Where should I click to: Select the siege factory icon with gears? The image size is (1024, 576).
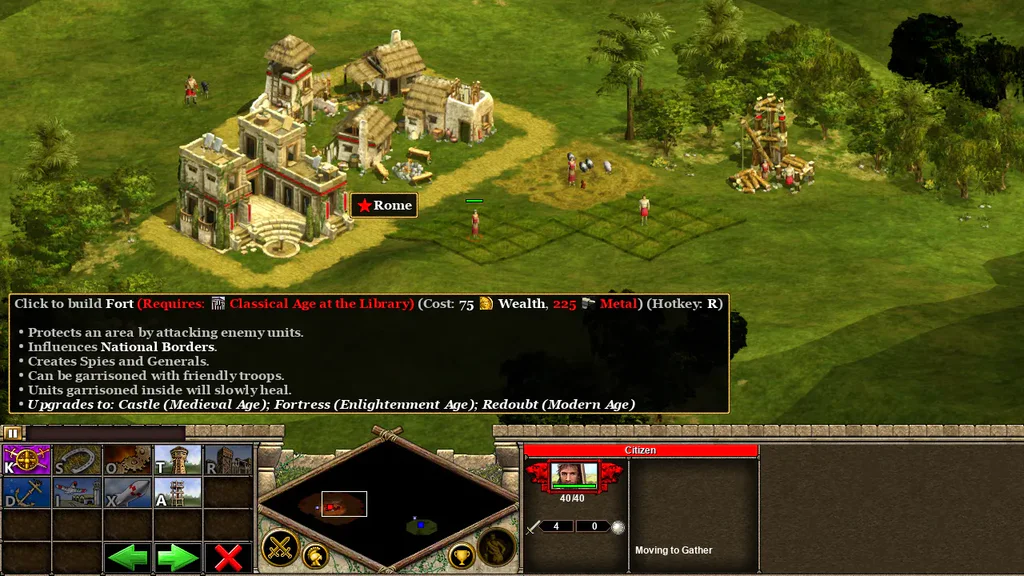[127, 460]
